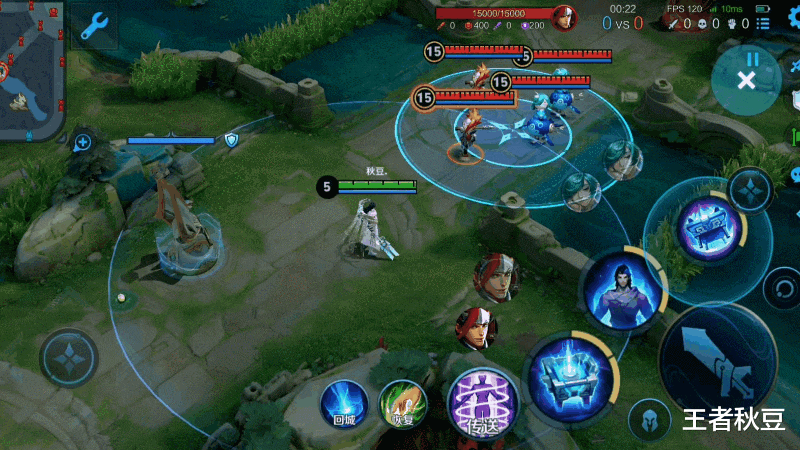Viewport: 800px width, 450px height.
Task: Activate the hero figure second skill
Action: (623, 289)
